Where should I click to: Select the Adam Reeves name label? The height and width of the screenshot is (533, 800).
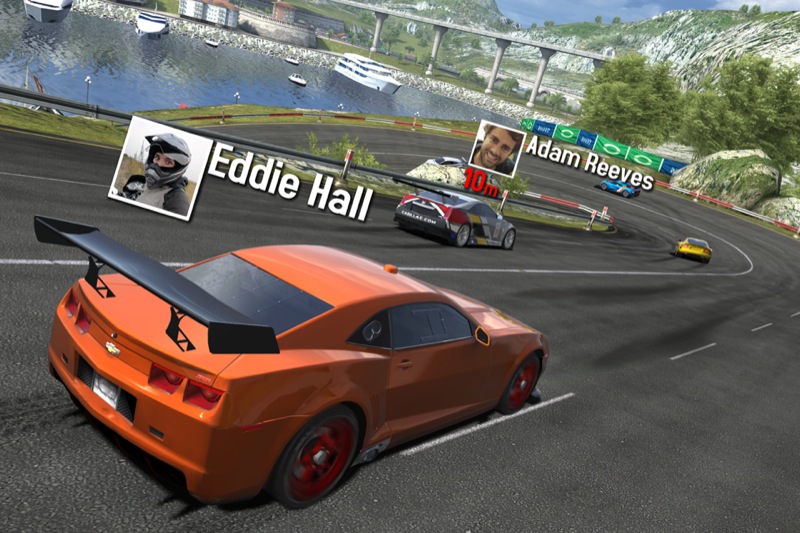(x=589, y=162)
